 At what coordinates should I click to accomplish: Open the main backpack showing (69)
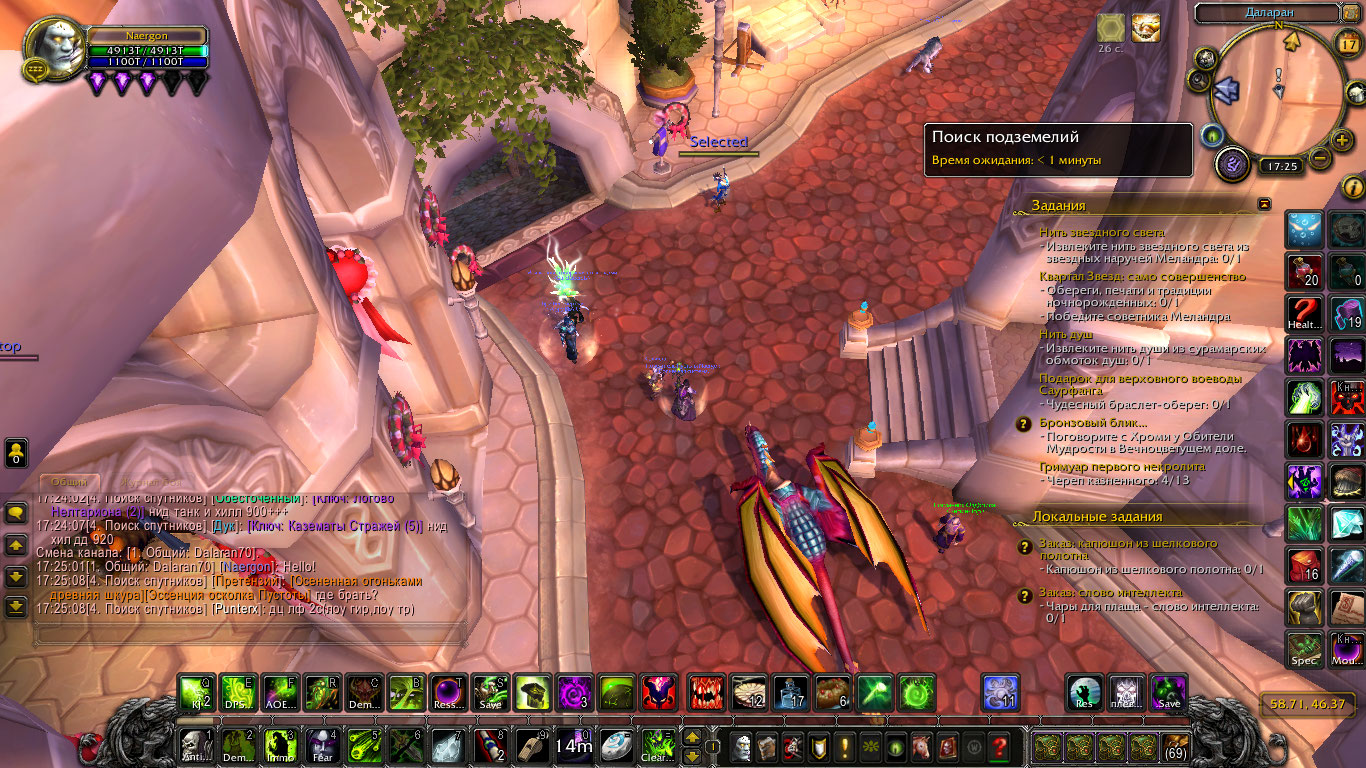1176,746
